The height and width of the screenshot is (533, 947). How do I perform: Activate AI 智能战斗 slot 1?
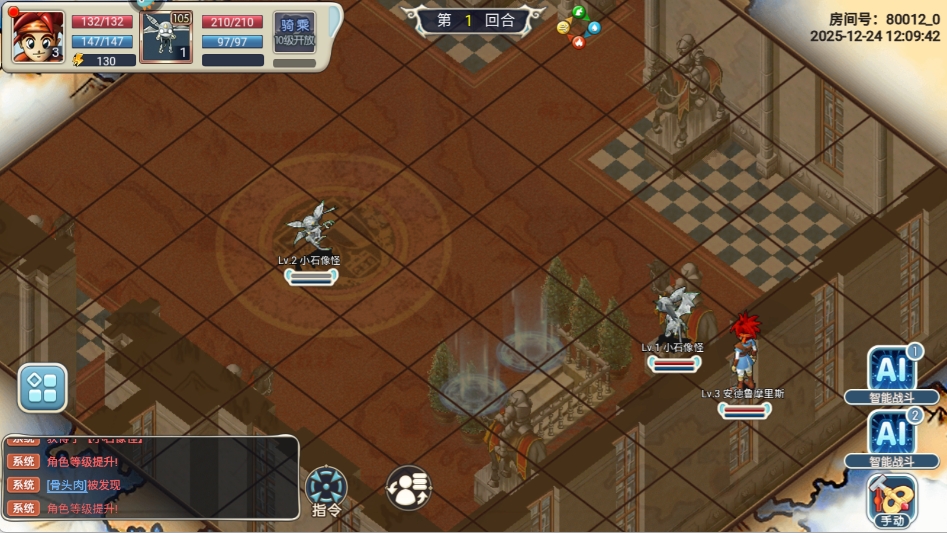pyautogui.click(x=891, y=373)
